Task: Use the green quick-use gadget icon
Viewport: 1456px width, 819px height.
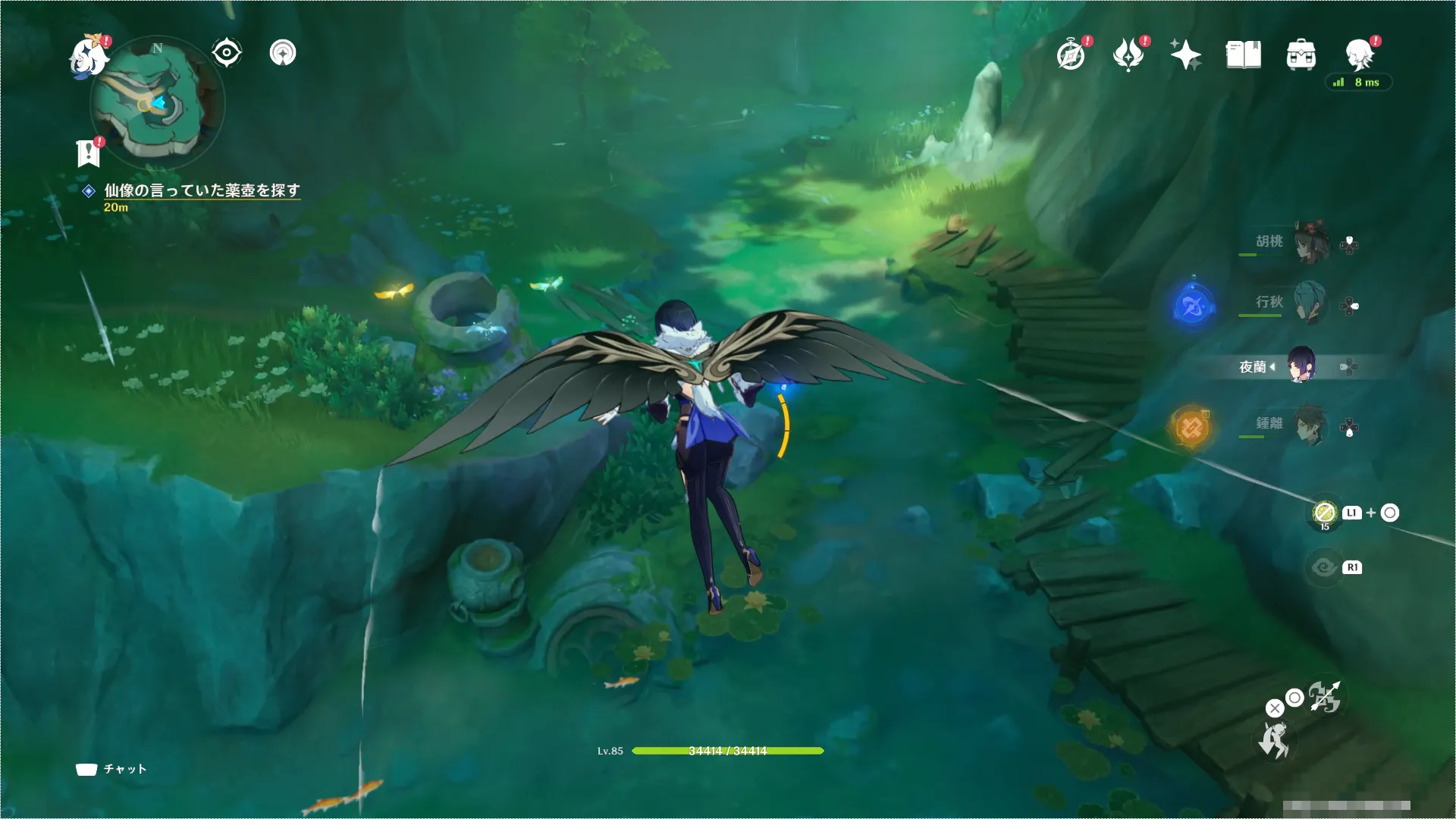Action: 1324,513
